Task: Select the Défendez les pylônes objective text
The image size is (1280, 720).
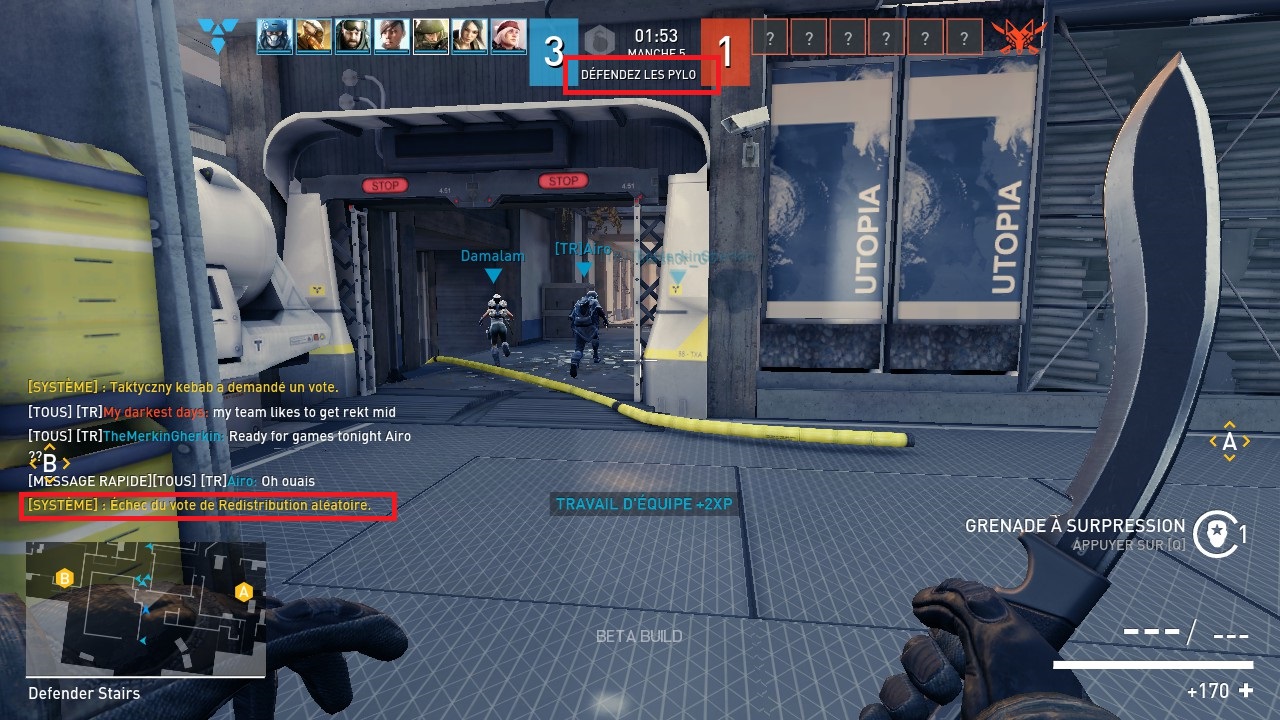Action: pyautogui.click(x=639, y=75)
